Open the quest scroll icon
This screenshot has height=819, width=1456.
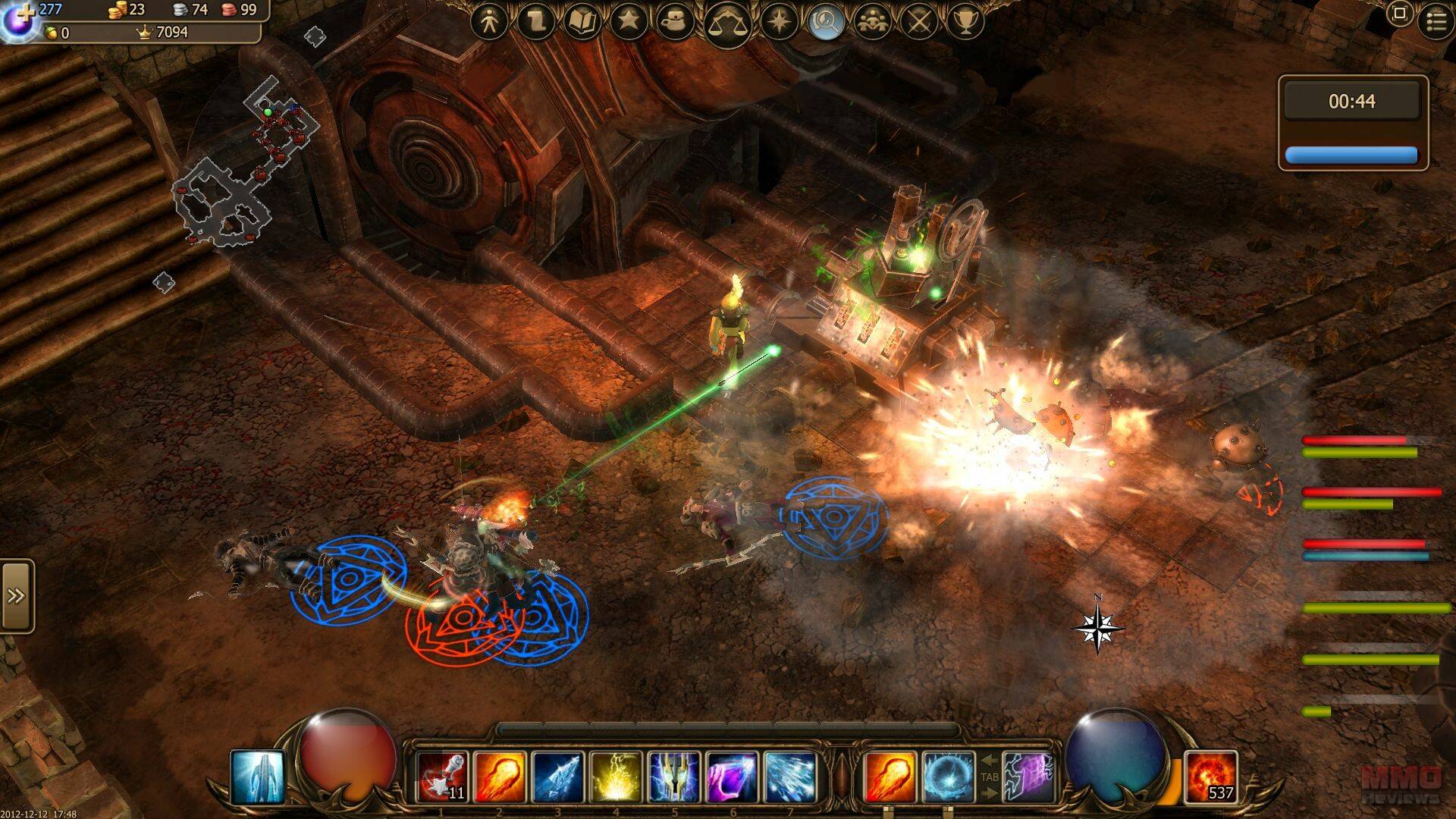[x=536, y=22]
